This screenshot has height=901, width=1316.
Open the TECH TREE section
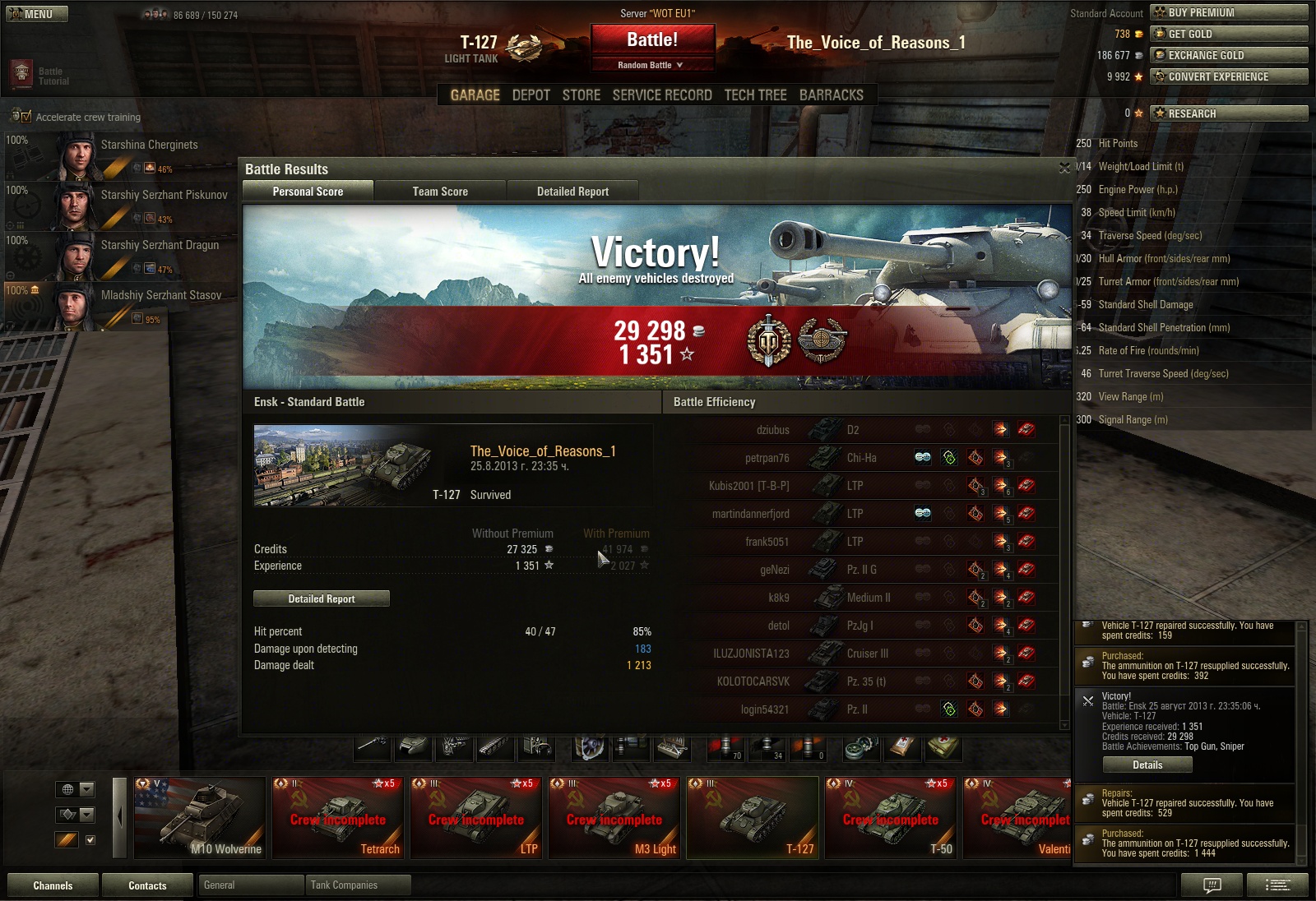(755, 95)
